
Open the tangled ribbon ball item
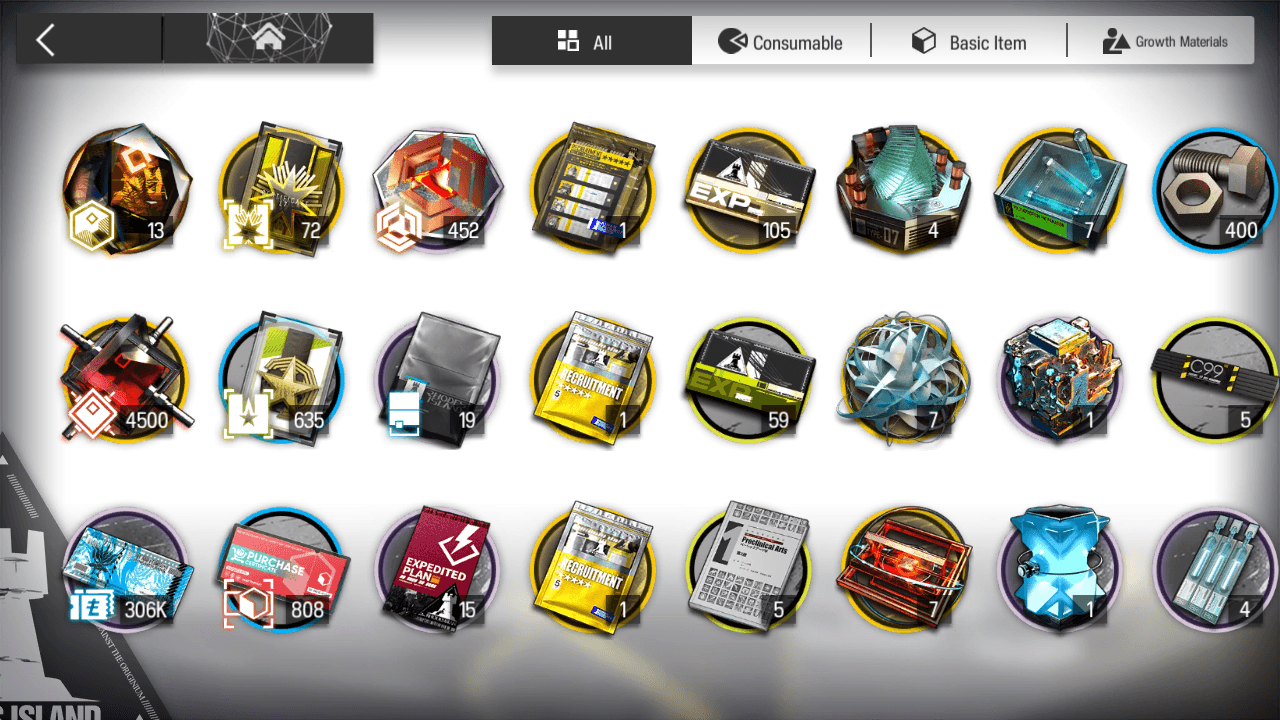pyautogui.click(x=903, y=378)
